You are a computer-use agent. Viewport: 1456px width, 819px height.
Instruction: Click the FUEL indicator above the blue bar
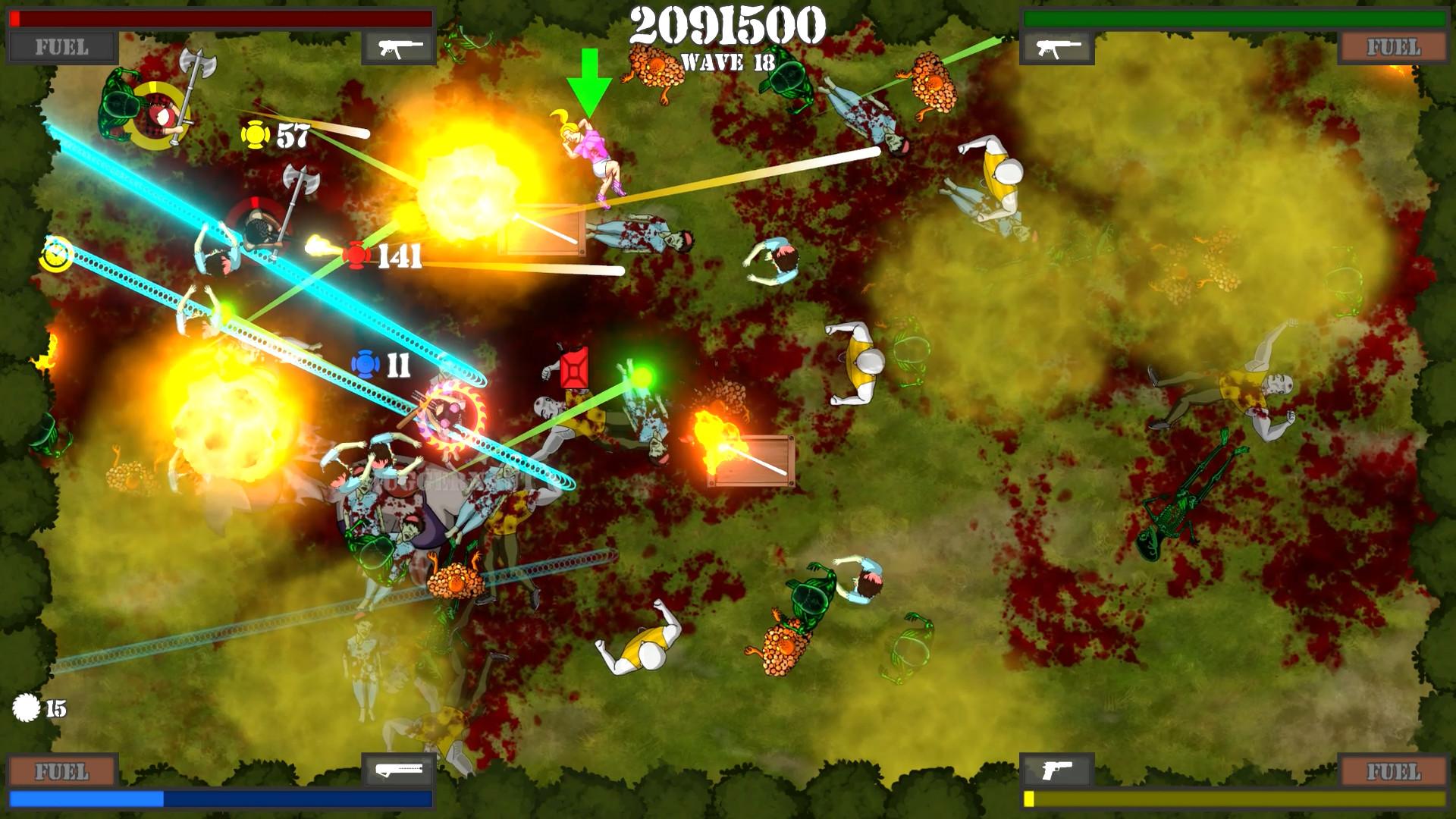62,771
